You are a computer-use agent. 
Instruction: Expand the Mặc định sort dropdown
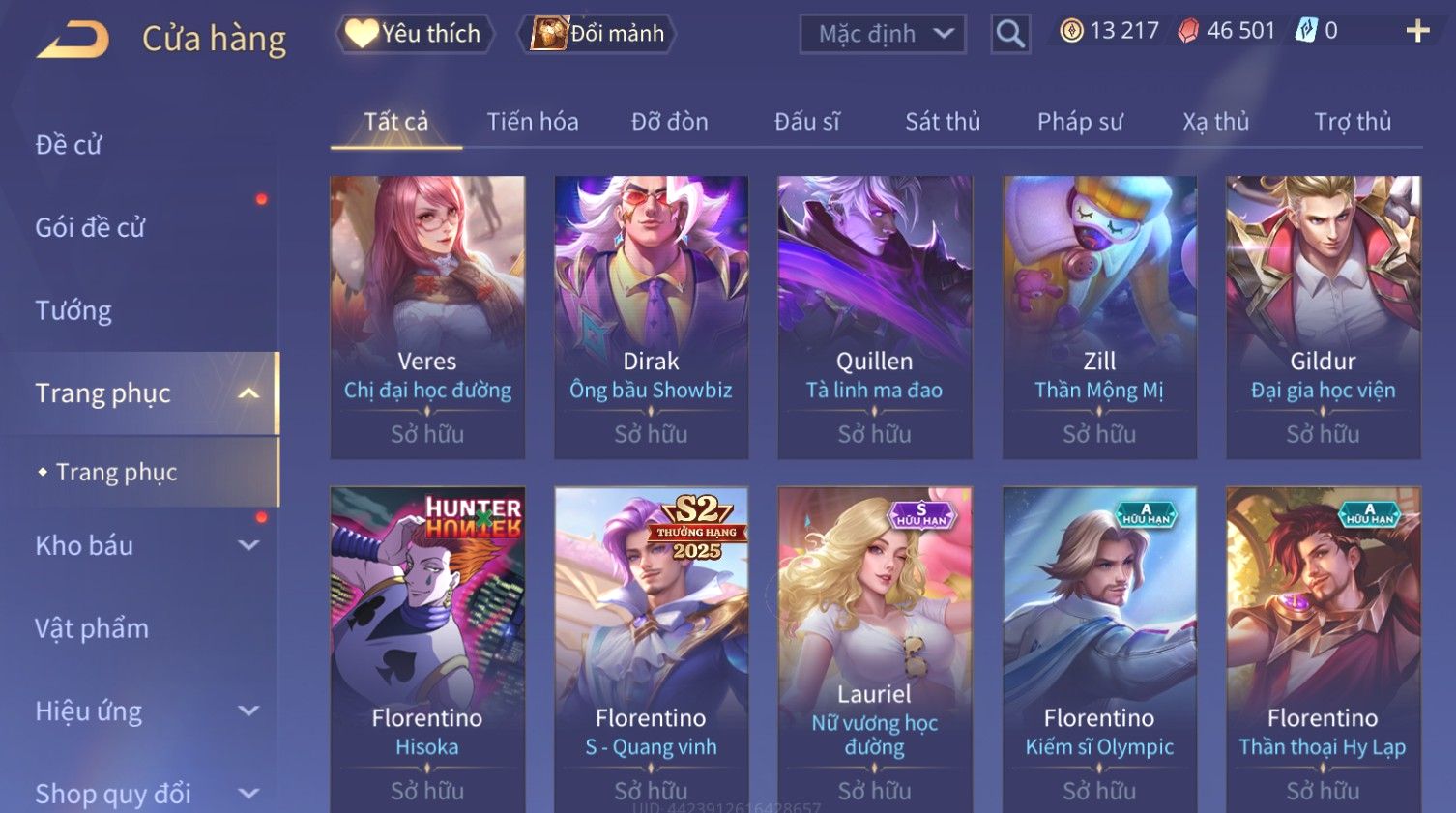[883, 35]
